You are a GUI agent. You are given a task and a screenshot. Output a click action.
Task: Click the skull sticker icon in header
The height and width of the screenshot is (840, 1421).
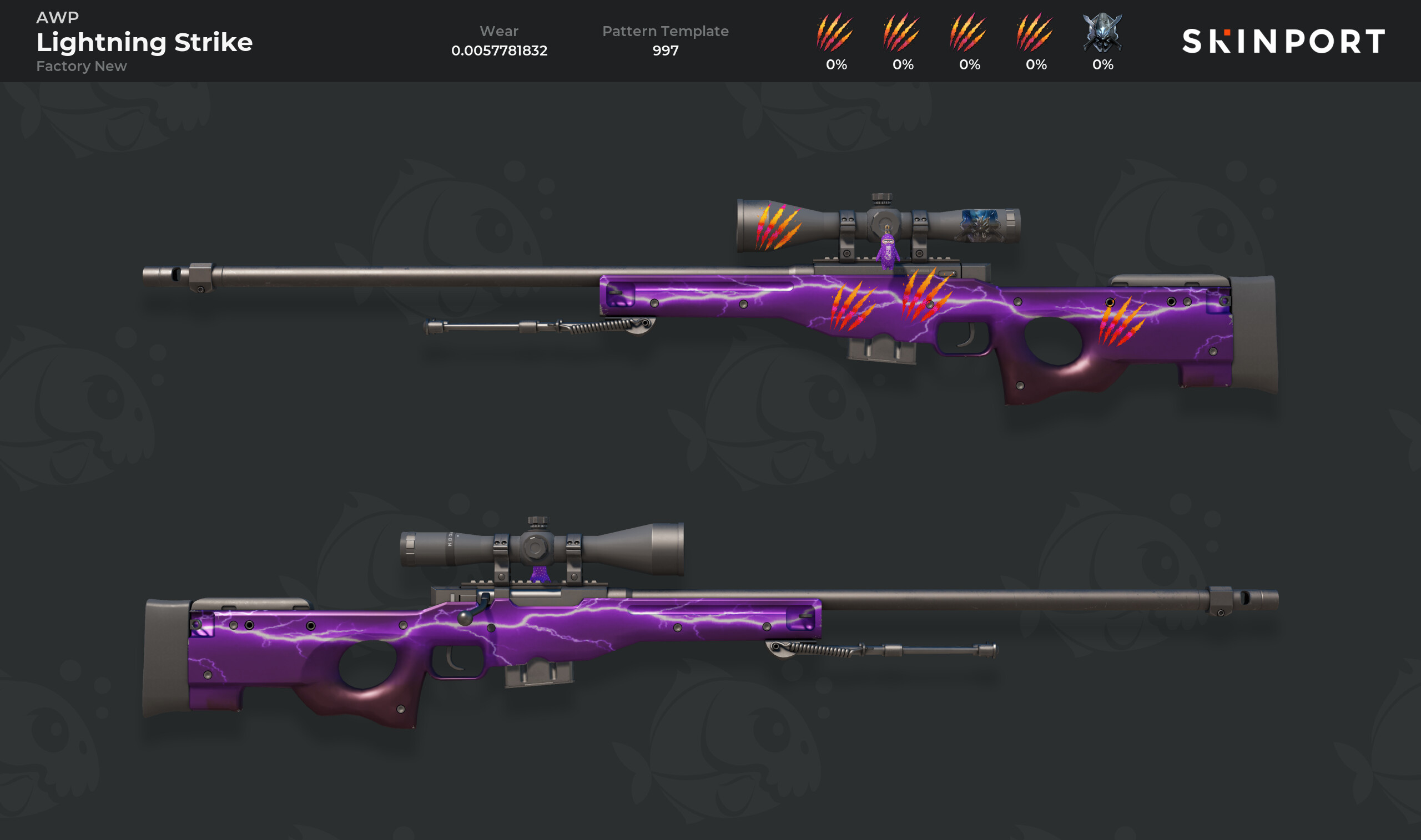(x=1102, y=33)
